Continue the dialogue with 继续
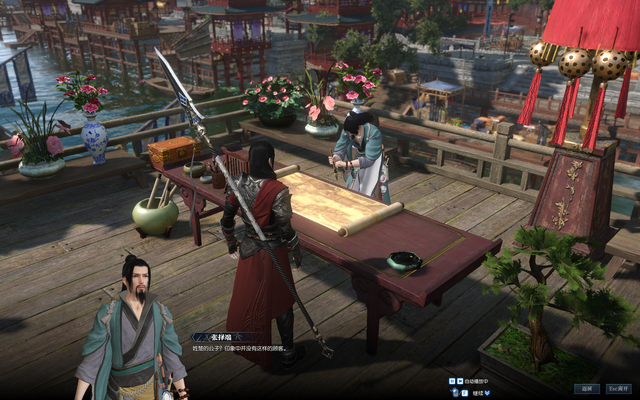This screenshot has height=400, width=640. coord(476,392)
